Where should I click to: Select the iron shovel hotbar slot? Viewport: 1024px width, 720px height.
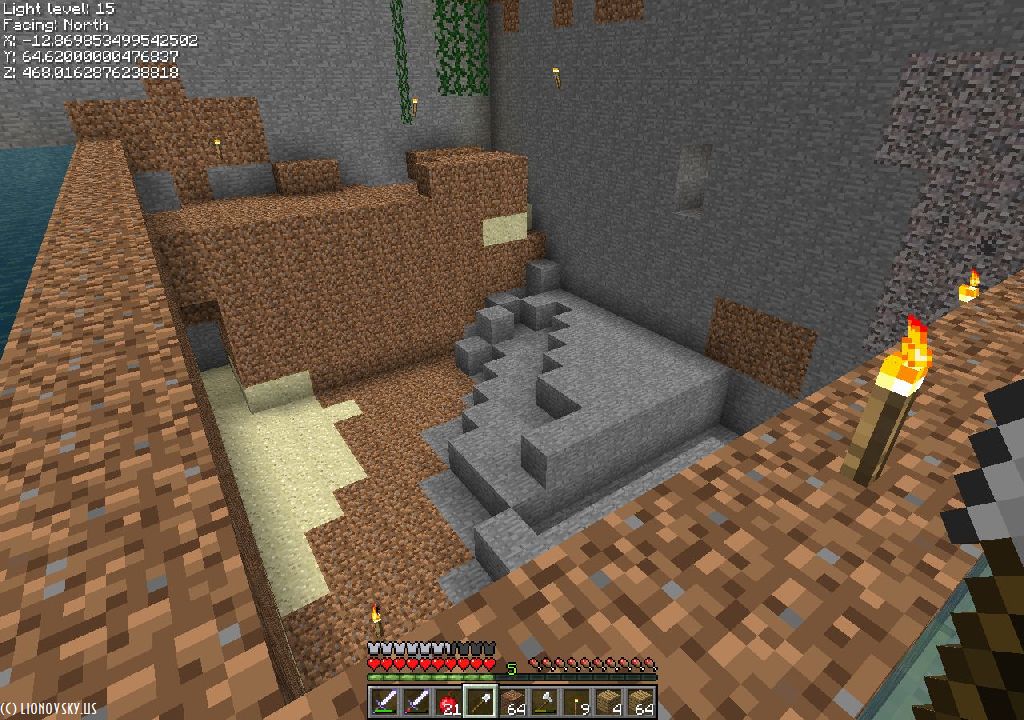click(x=481, y=702)
